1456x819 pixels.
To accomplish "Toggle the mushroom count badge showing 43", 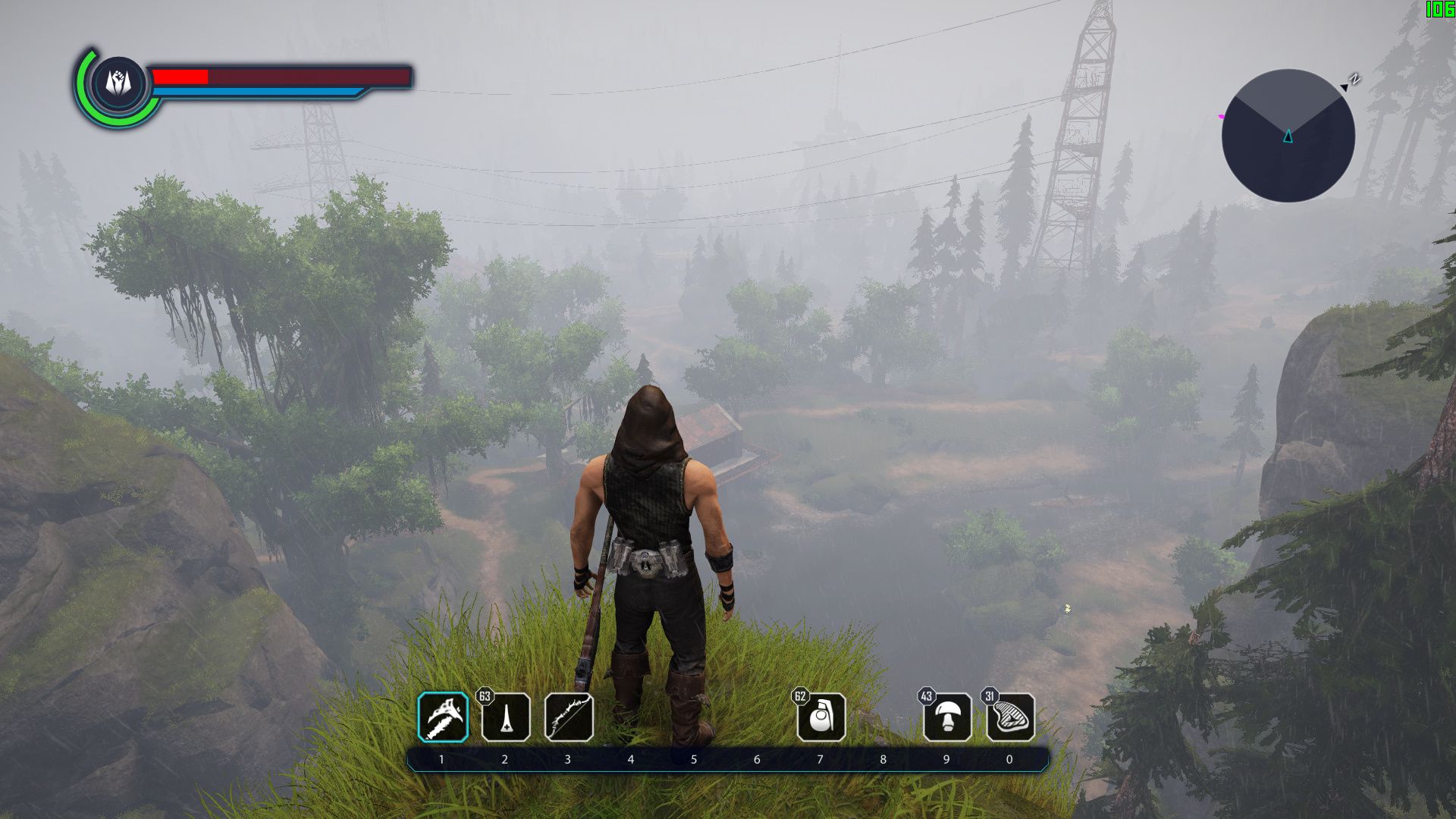I will [x=925, y=695].
